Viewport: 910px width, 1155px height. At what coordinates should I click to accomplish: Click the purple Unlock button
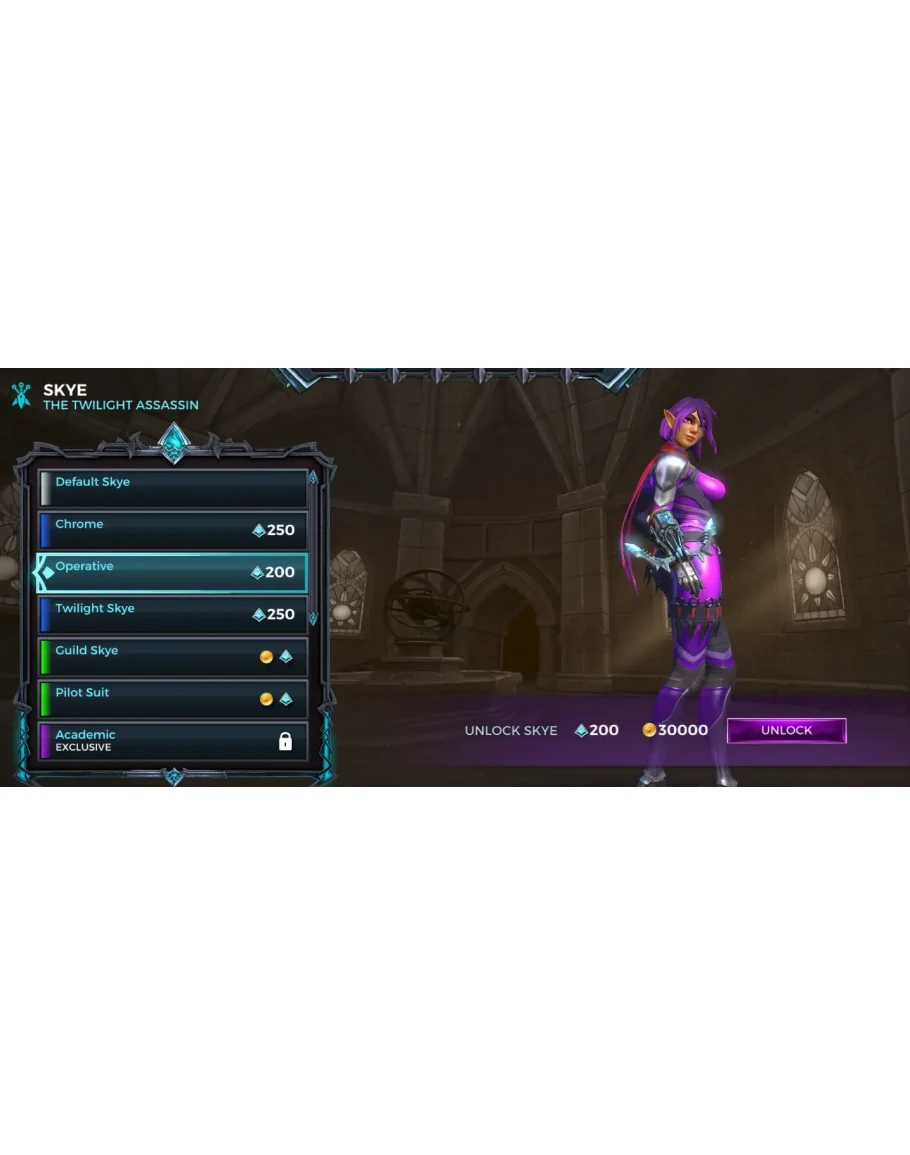[x=786, y=730]
